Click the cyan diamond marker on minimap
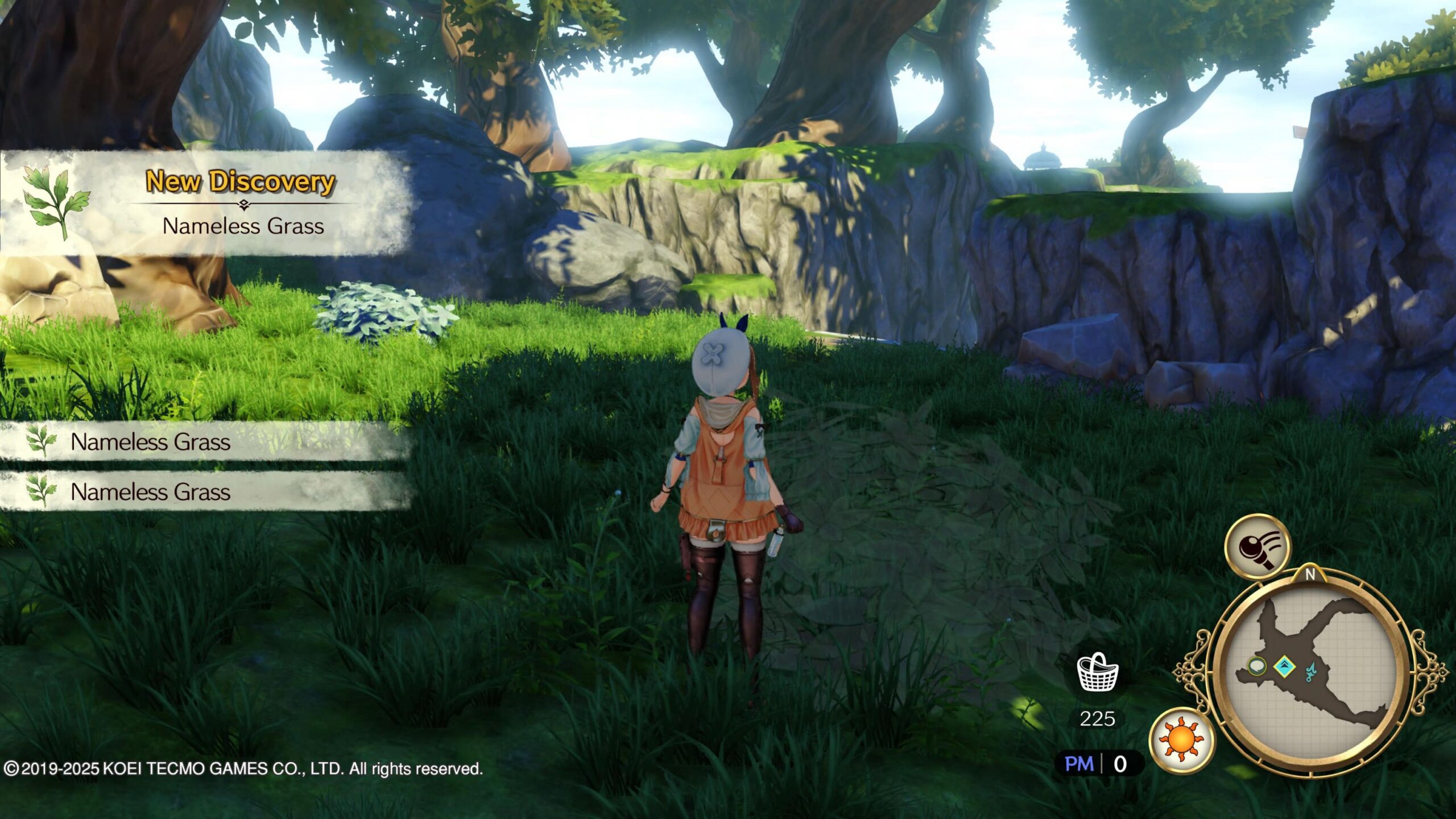This screenshot has width=1456, height=819. pyautogui.click(x=1284, y=665)
